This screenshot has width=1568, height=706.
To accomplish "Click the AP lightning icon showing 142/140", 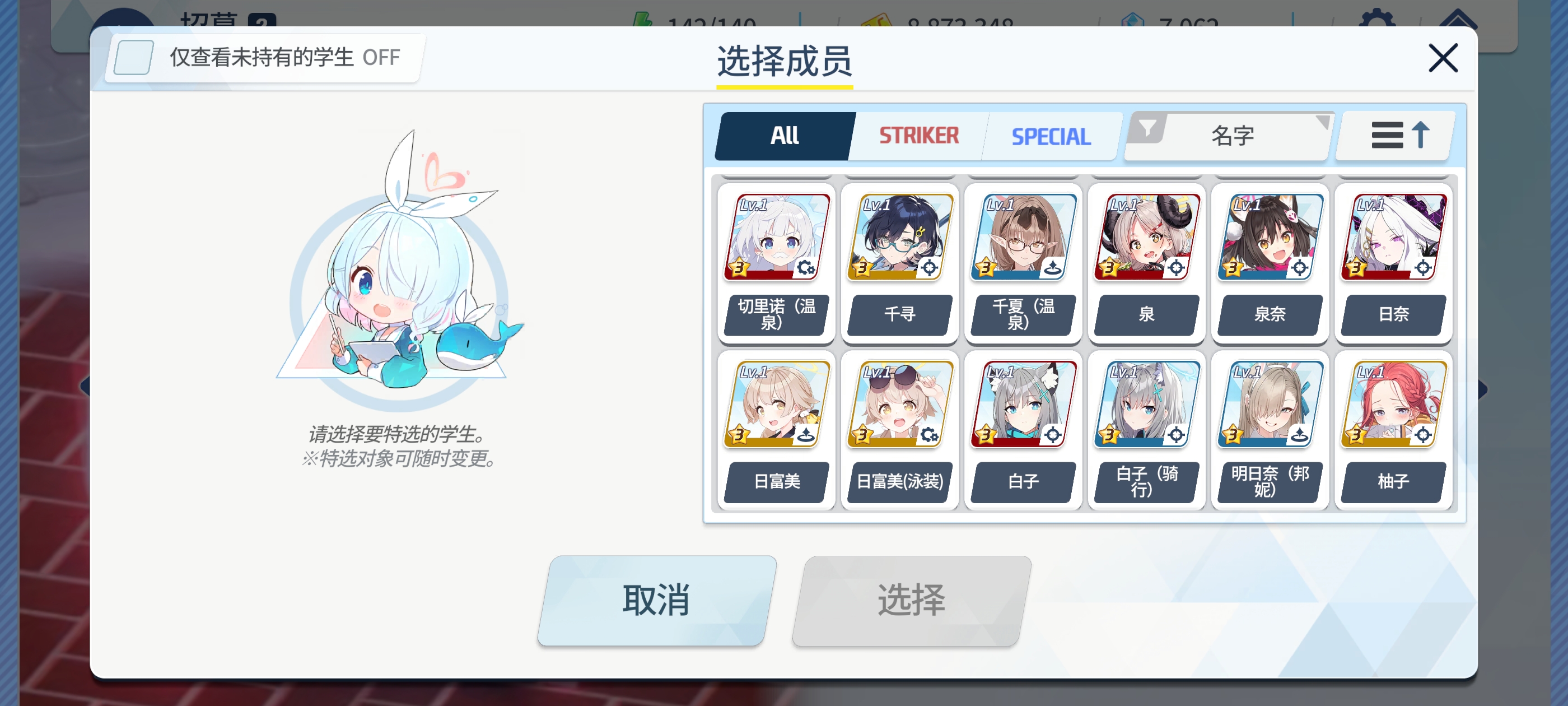I will pos(642,18).
